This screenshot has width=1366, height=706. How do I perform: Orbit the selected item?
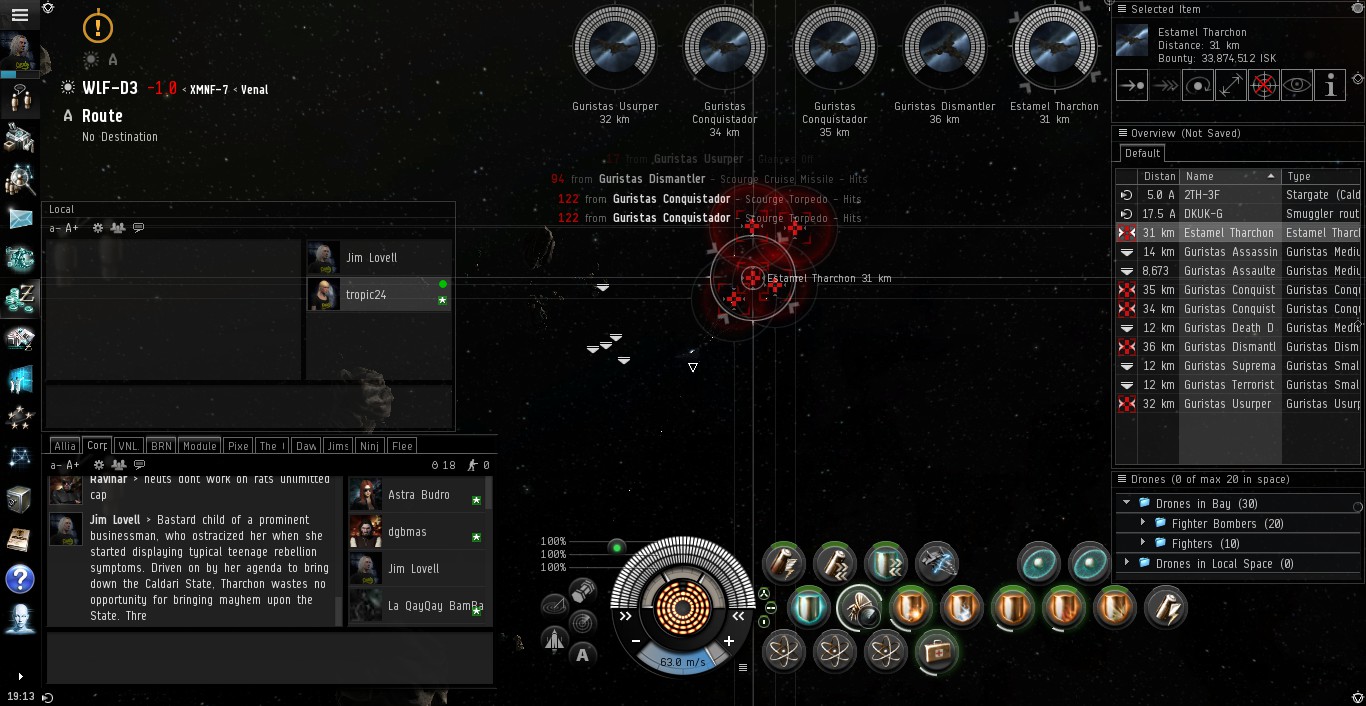[1198, 86]
